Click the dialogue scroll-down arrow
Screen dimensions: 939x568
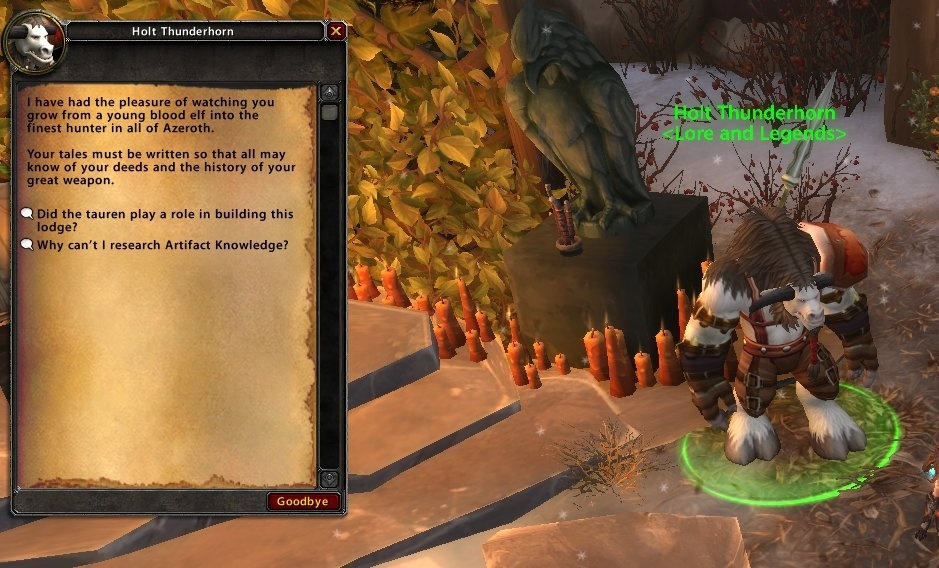[329, 479]
